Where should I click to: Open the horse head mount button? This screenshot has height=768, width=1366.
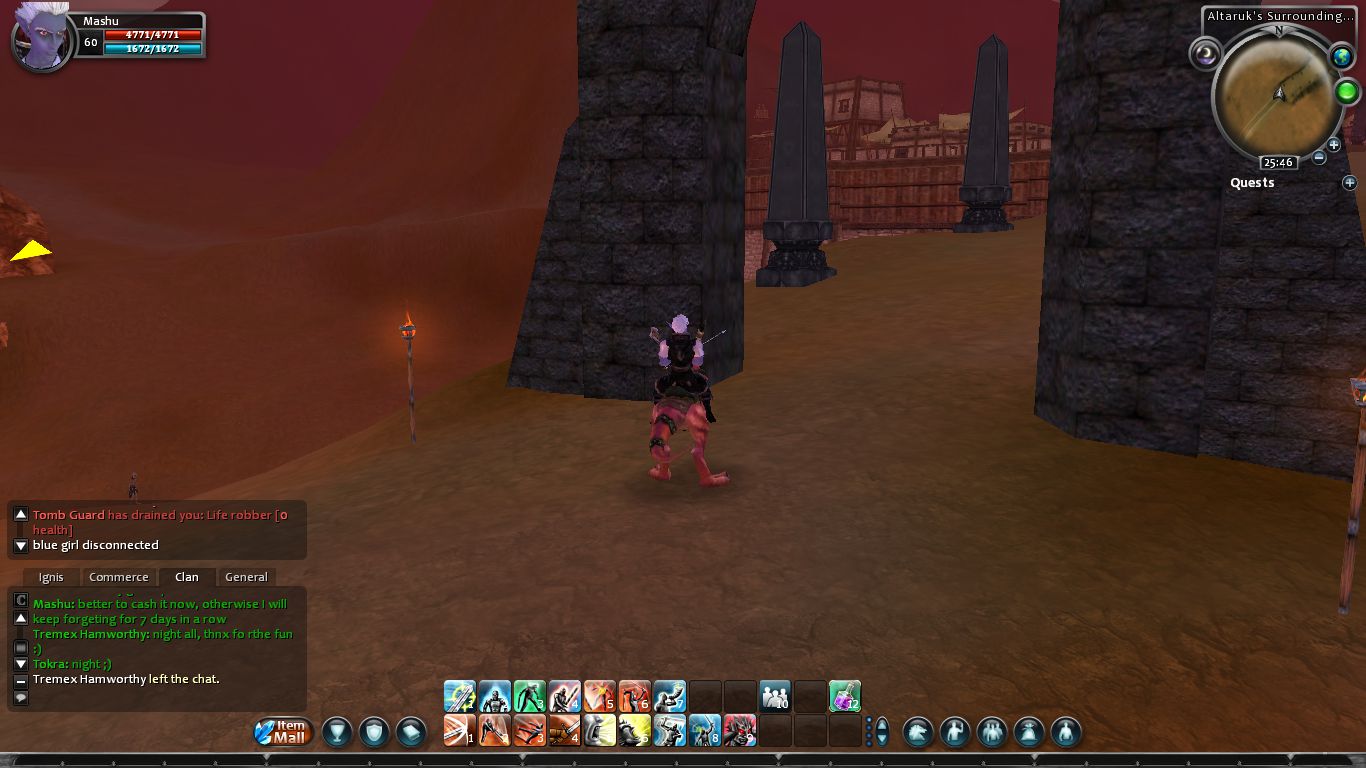point(918,732)
